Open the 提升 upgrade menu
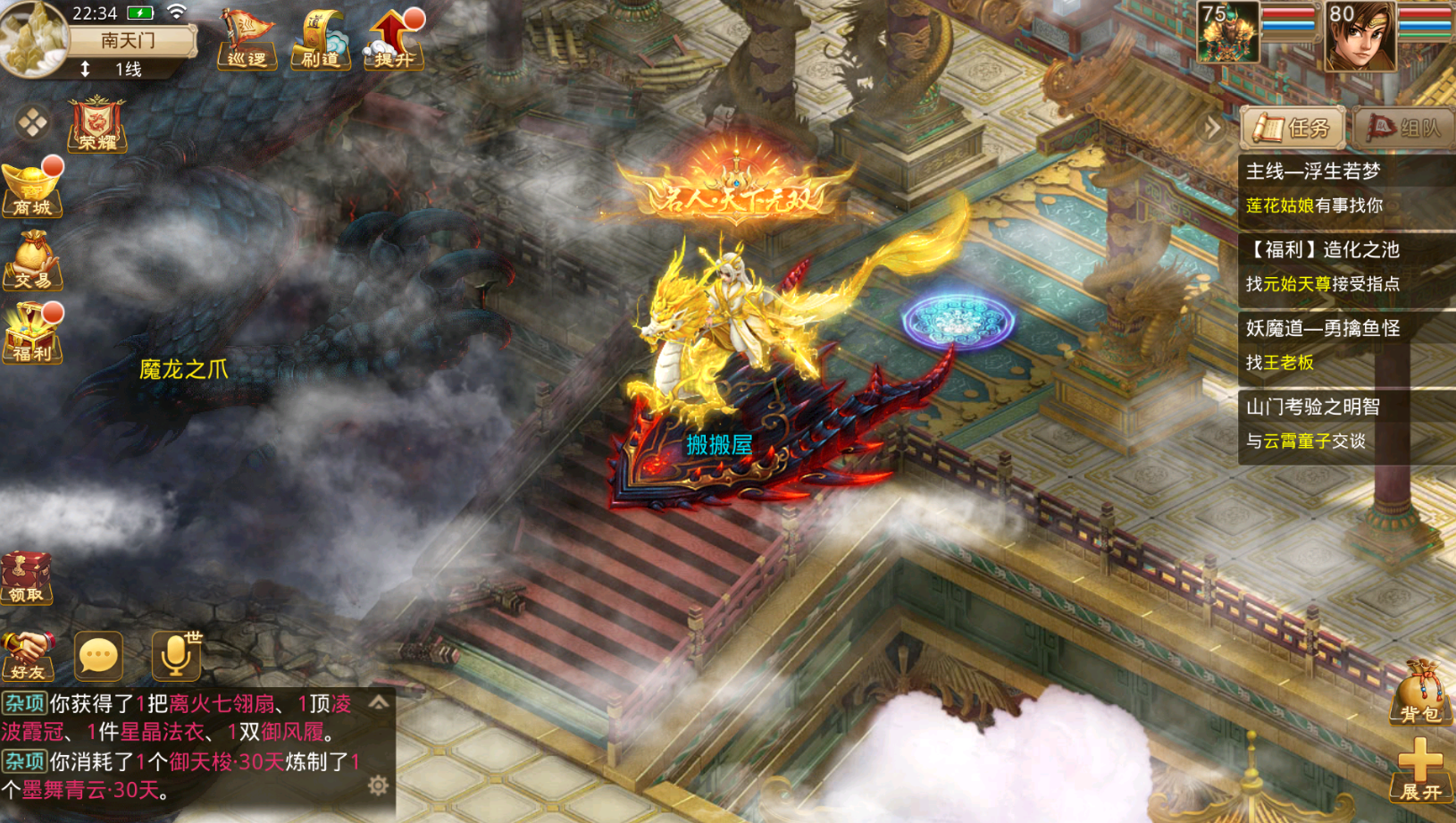 (x=393, y=40)
